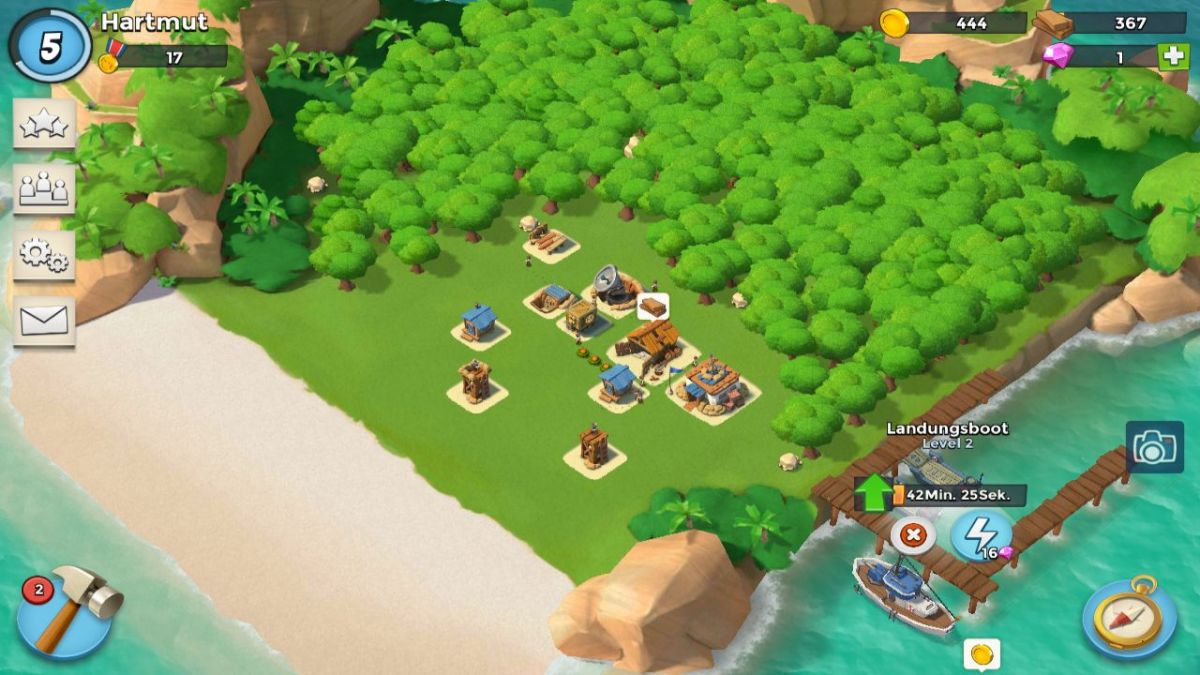
Task: Collect the gold coin speech bubble
Action: [x=982, y=654]
